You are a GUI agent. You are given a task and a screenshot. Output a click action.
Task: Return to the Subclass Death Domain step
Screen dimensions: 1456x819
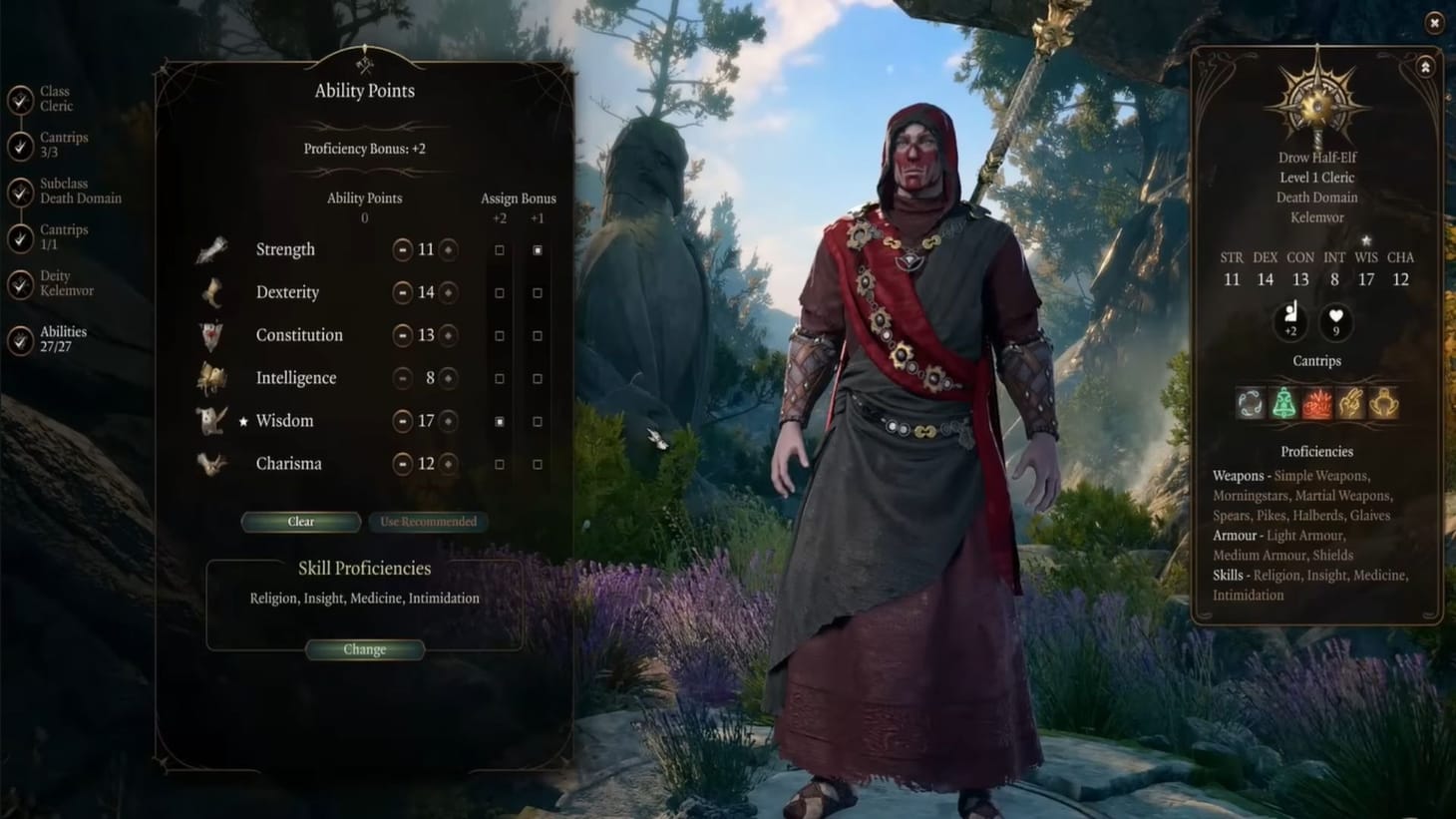coord(22,192)
